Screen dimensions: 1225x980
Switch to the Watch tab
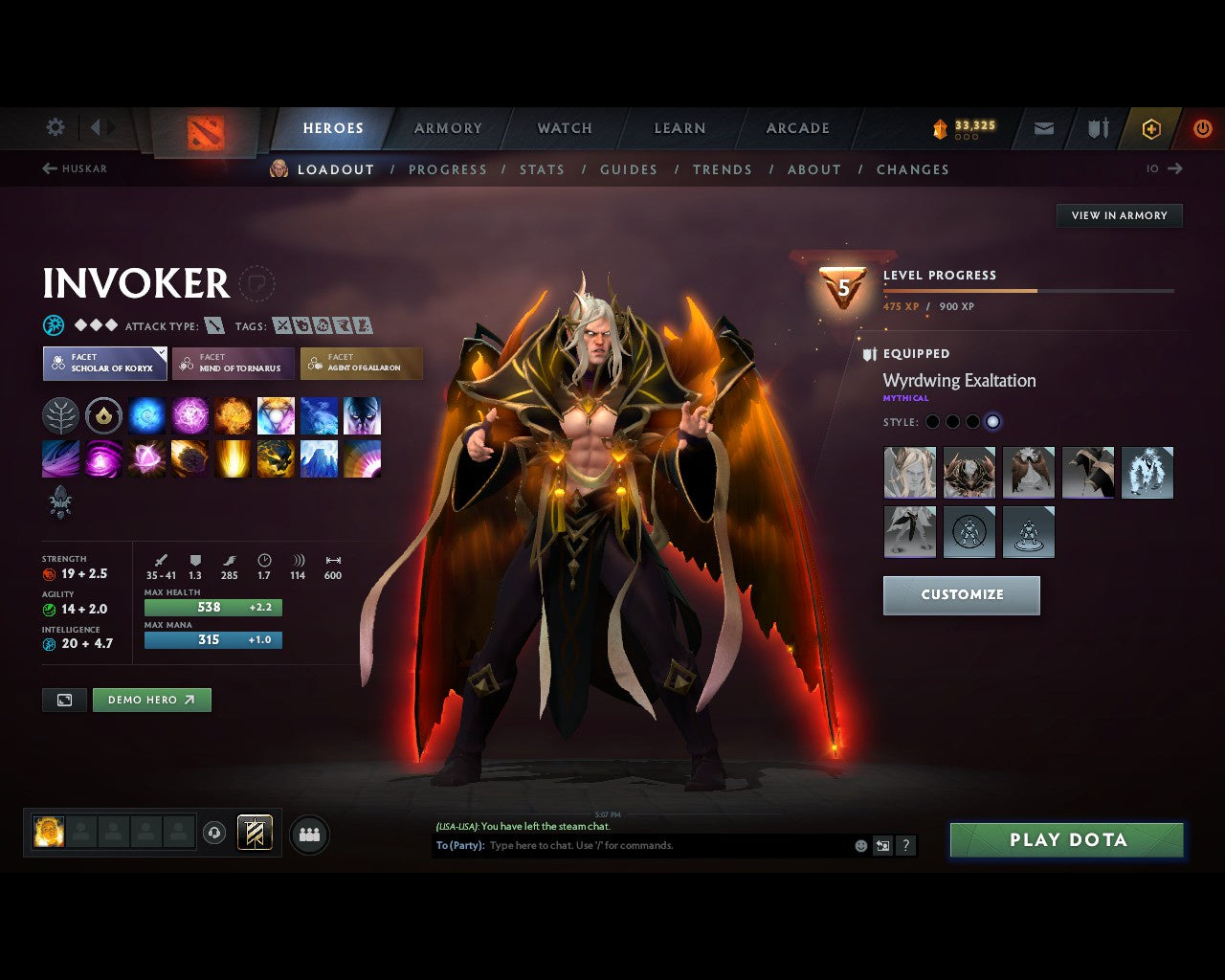click(x=565, y=128)
